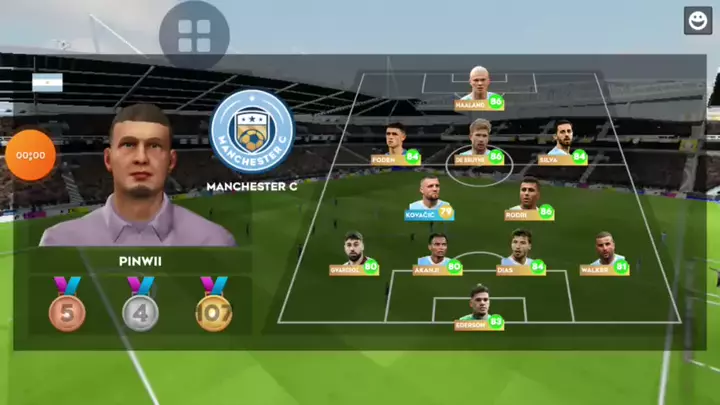Viewport: 720px width, 405px height.
Task: Select Dias's player card
Action: [x=521, y=254]
